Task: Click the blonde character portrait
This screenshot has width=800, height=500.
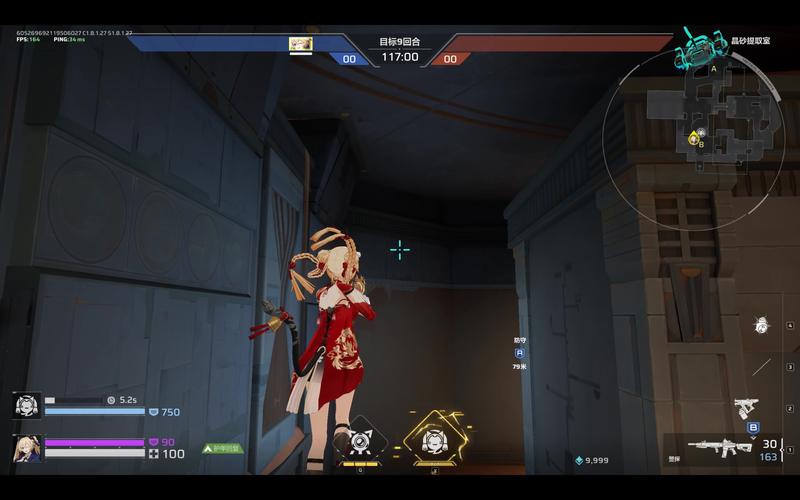Action: 27,448
